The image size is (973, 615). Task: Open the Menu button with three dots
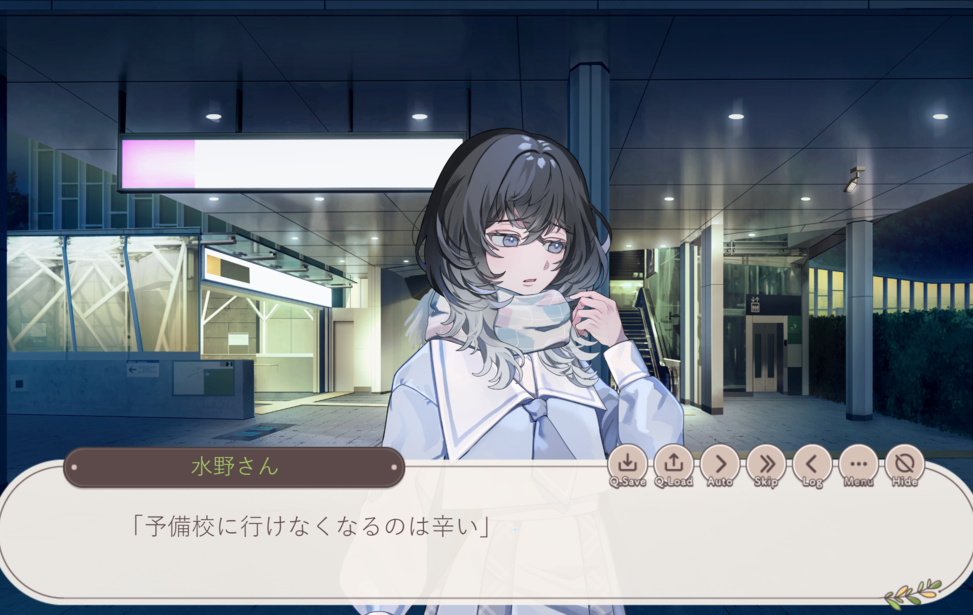[x=858, y=464]
